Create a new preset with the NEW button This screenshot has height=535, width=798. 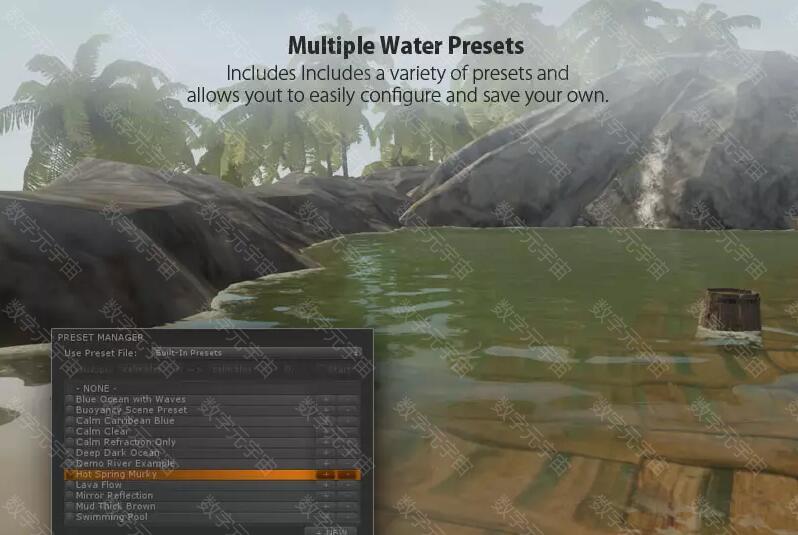pos(333,531)
